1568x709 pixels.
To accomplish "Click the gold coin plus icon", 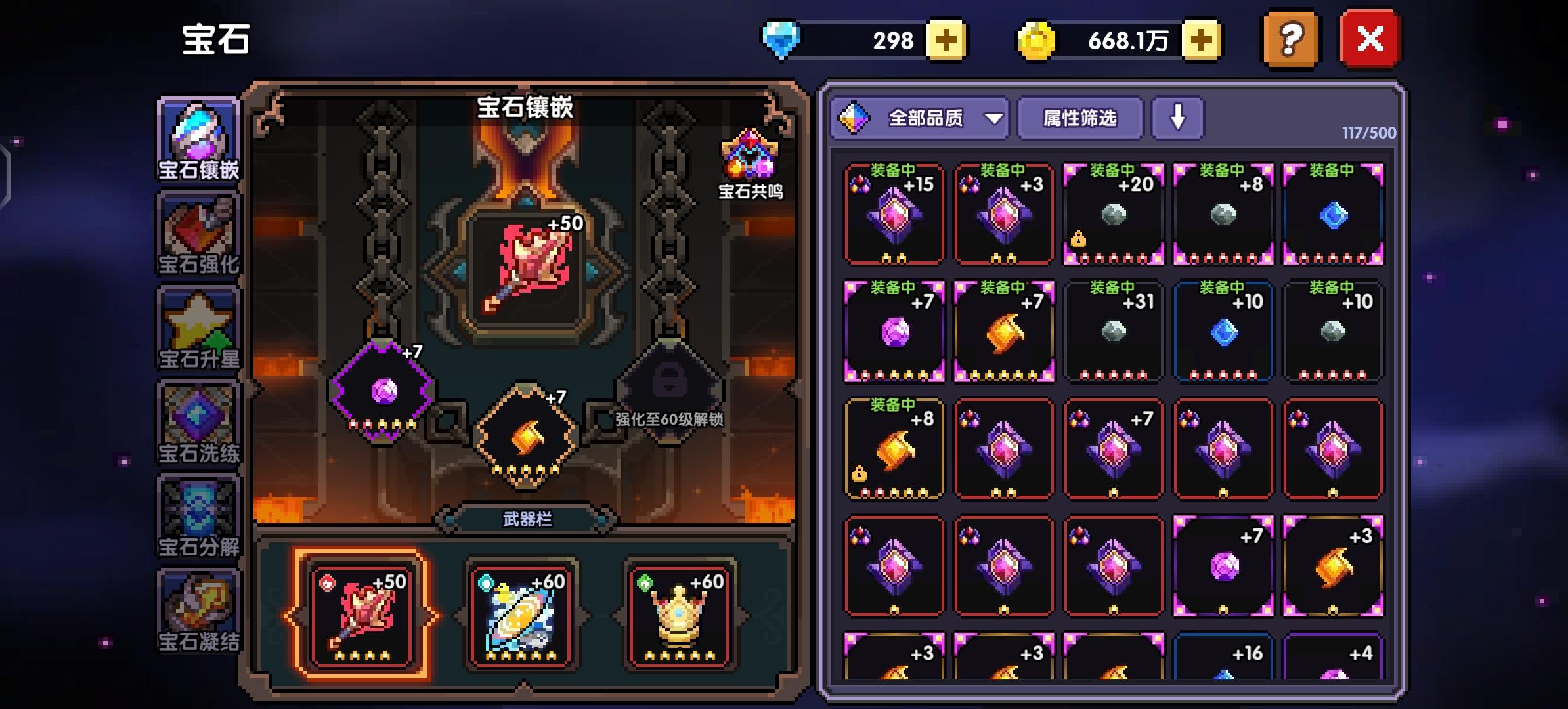I will (x=1202, y=41).
